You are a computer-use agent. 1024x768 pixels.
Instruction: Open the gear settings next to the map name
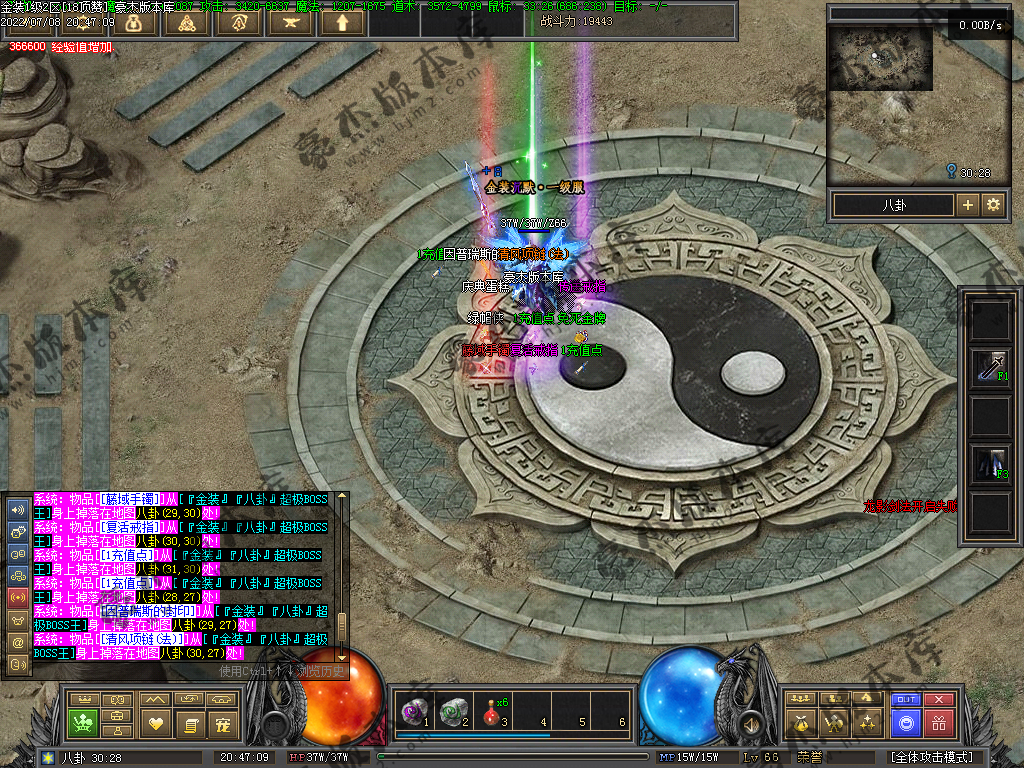pyautogui.click(x=993, y=205)
